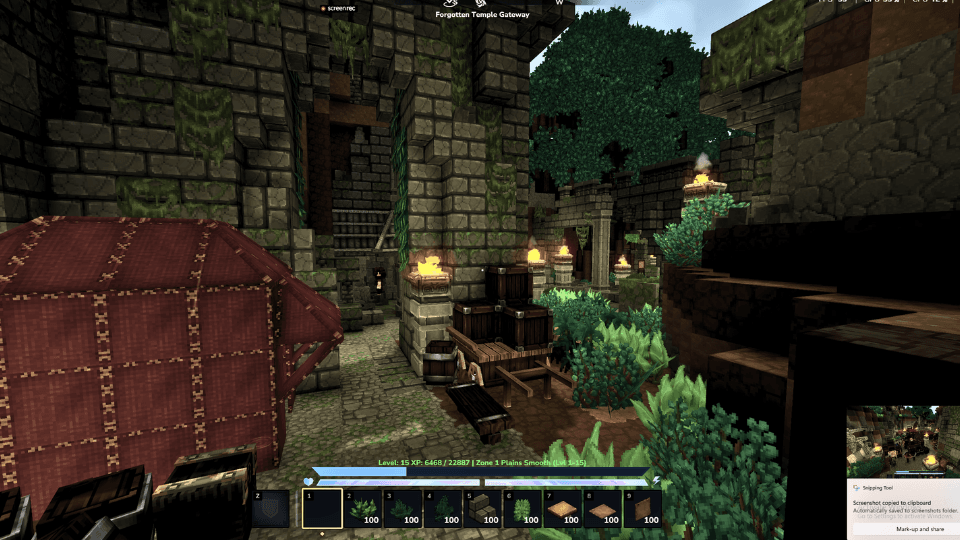Image resolution: width=960 pixels, height=540 pixels.
Task: Select the wooden slab in hotbar slot 7
Action: [563, 508]
